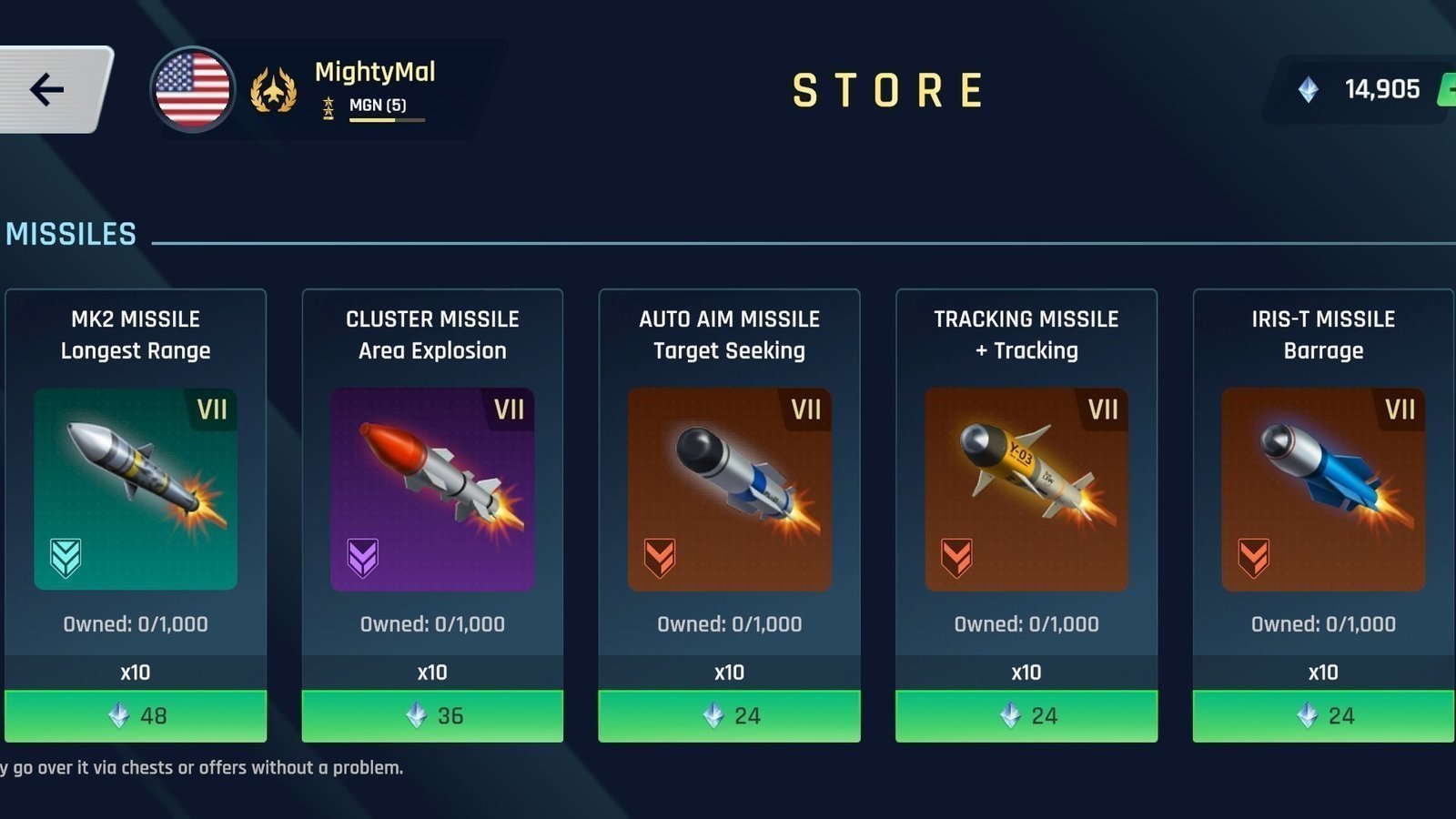This screenshot has height=819, width=1456.
Task: Add more diamonds with green plus button
Action: pyautogui.click(x=1447, y=89)
